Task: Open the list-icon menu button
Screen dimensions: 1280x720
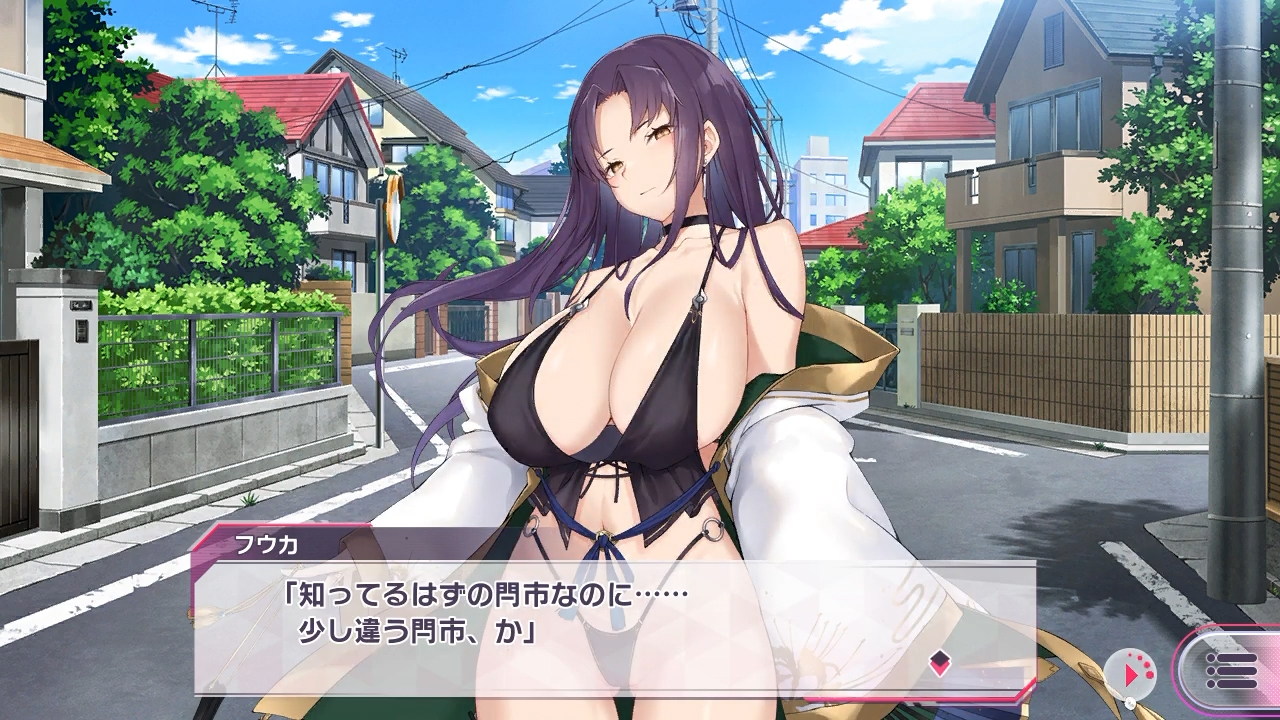Action: coord(1232,671)
